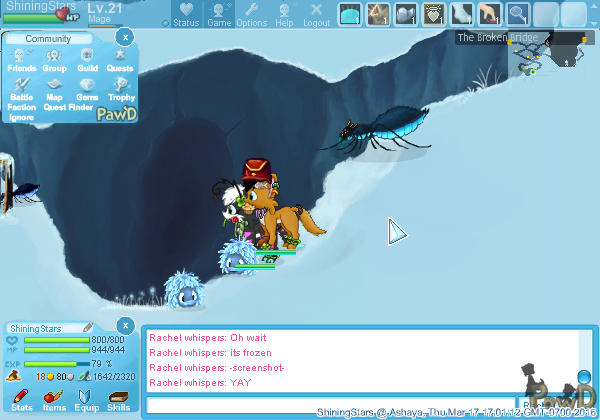
Task: Use the magnifying glass hotbar item
Action: pyautogui.click(x=518, y=14)
